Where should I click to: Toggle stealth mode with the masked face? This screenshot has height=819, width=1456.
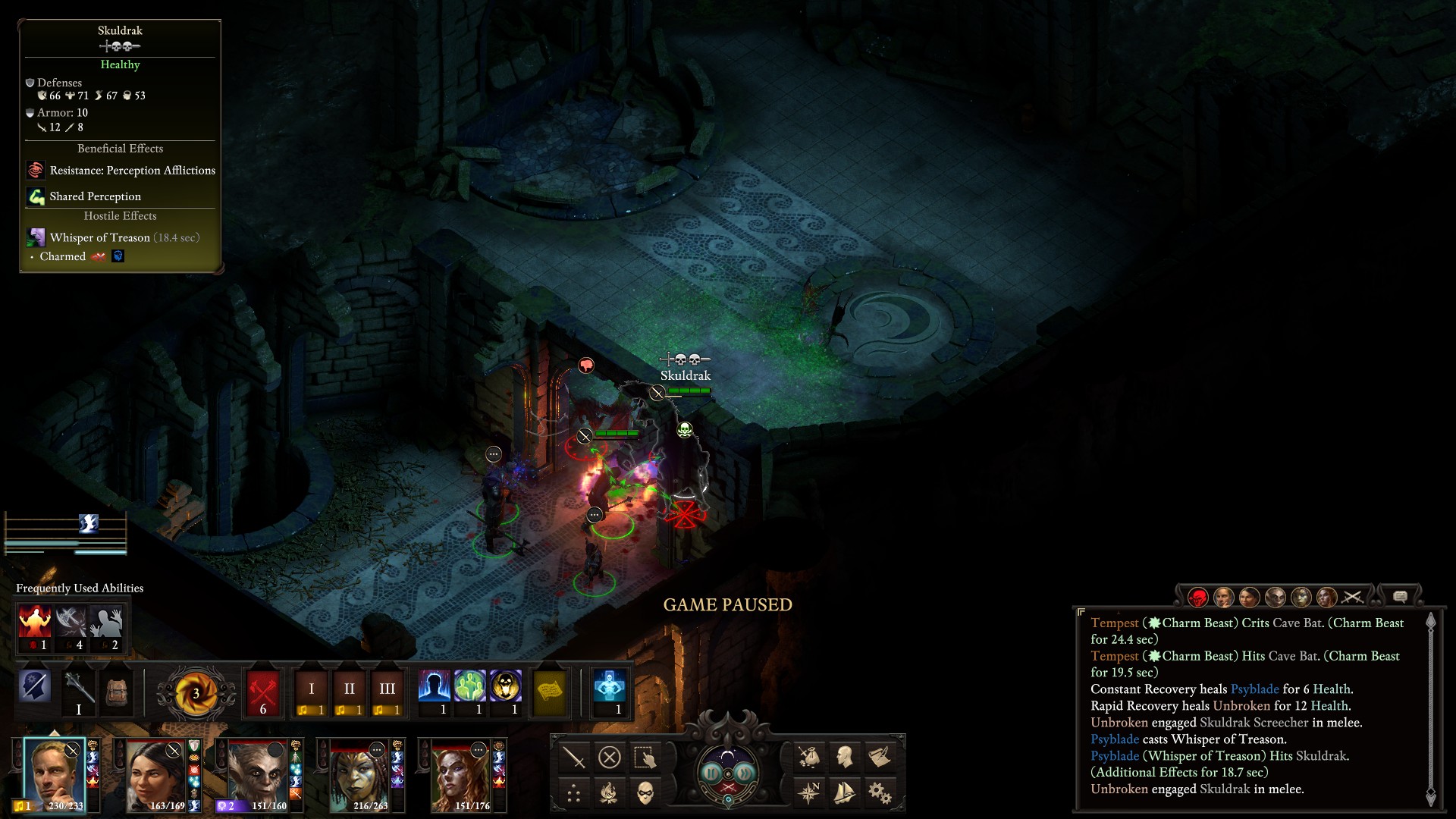(x=645, y=793)
